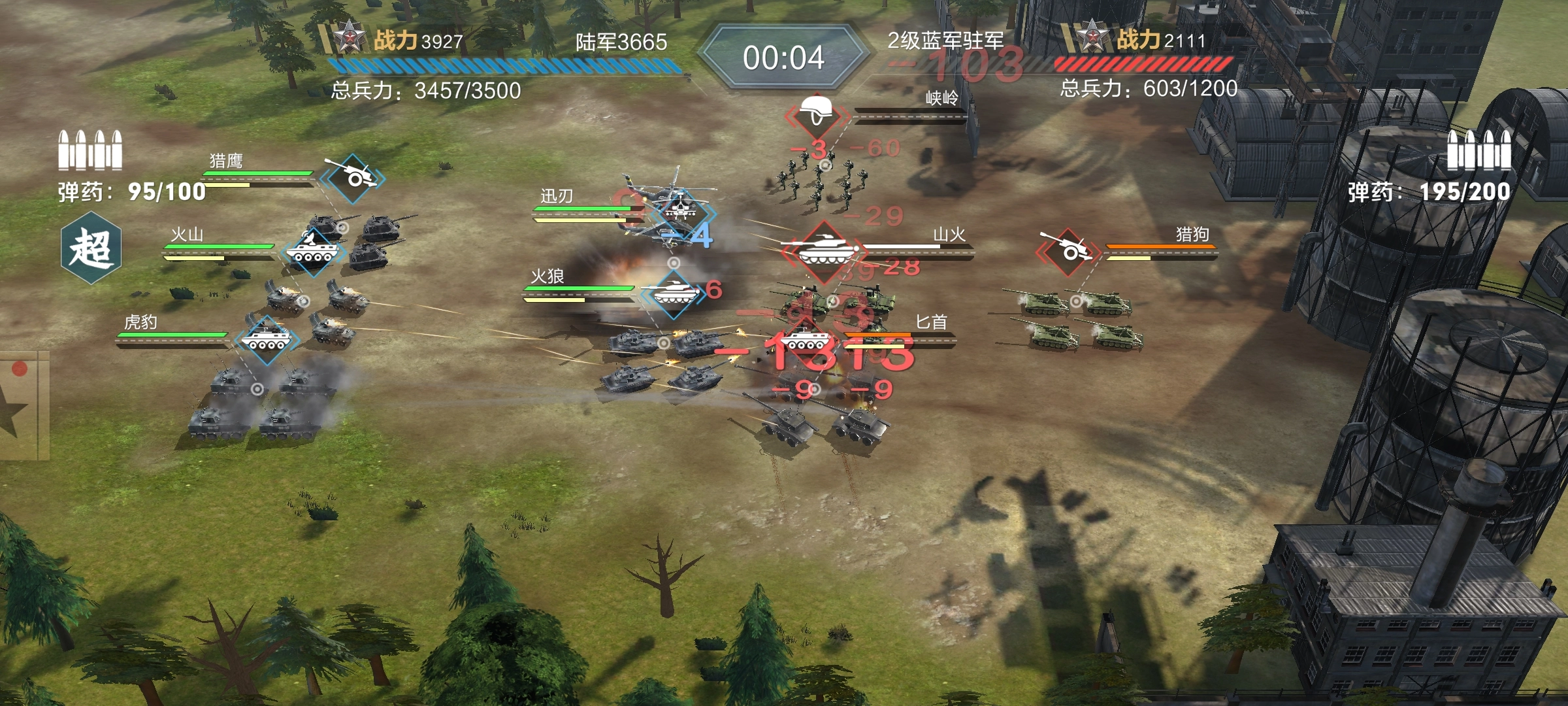Image resolution: width=1568 pixels, height=706 pixels.
Task: Activate the 超 hexagon skill button
Action: click(x=91, y=248)
